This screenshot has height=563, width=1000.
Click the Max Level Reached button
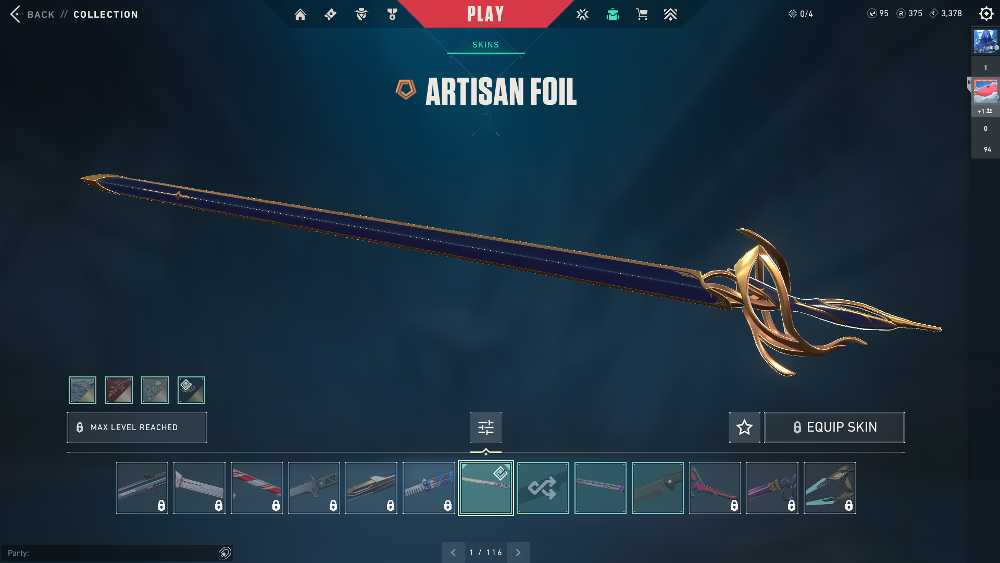pos(137,427)
